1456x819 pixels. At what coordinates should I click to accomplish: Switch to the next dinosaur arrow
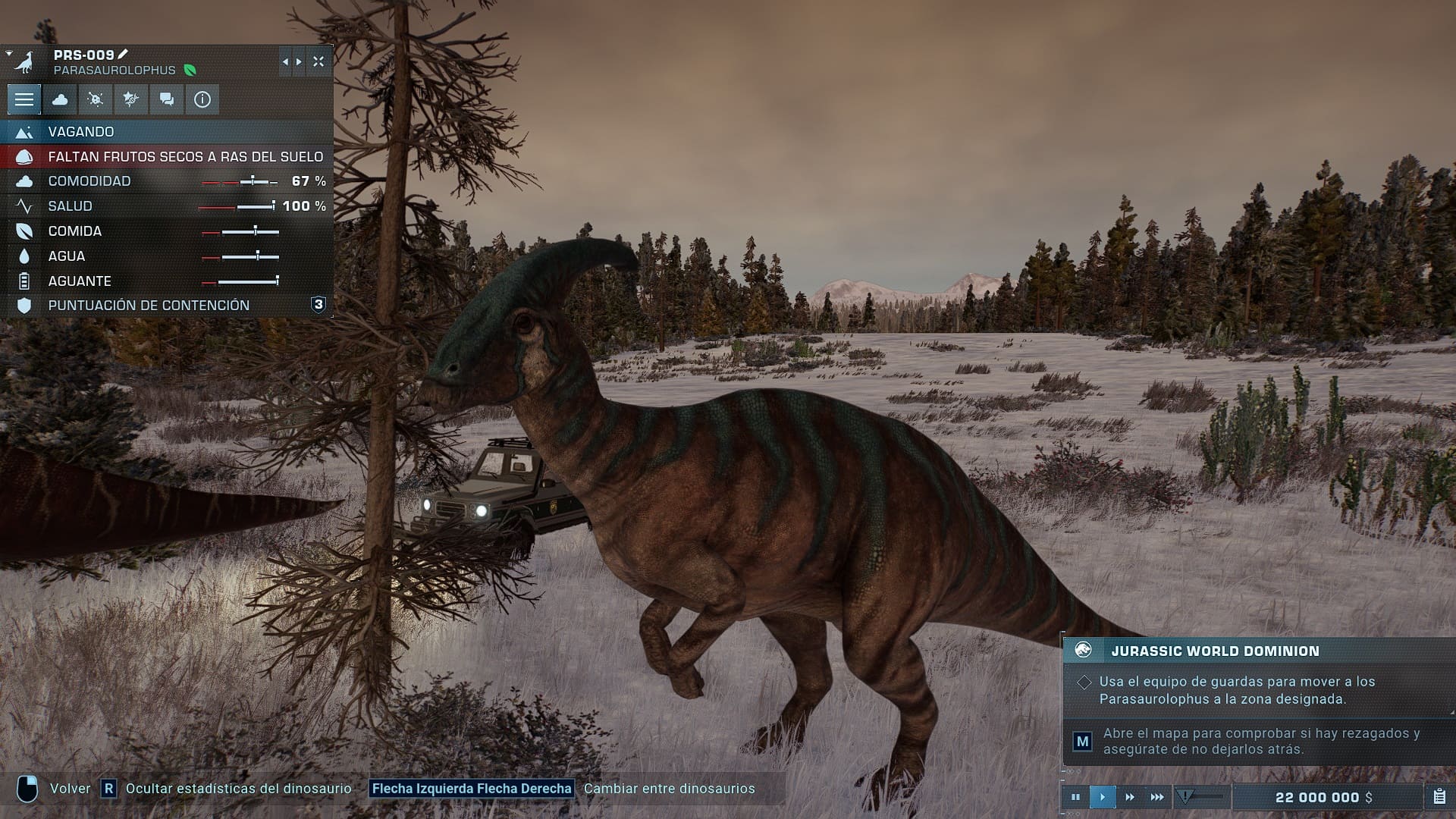click(x=299, y=62)
